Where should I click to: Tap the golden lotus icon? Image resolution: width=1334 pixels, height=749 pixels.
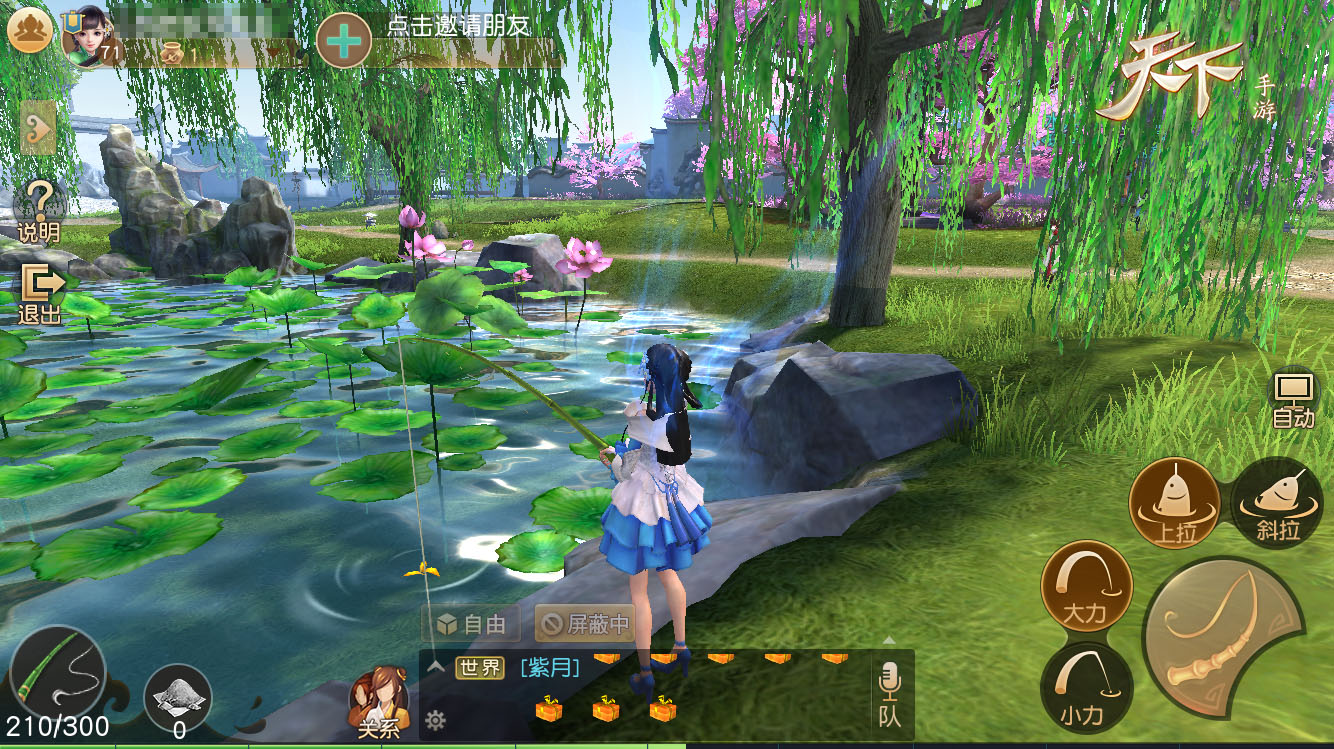29,31
